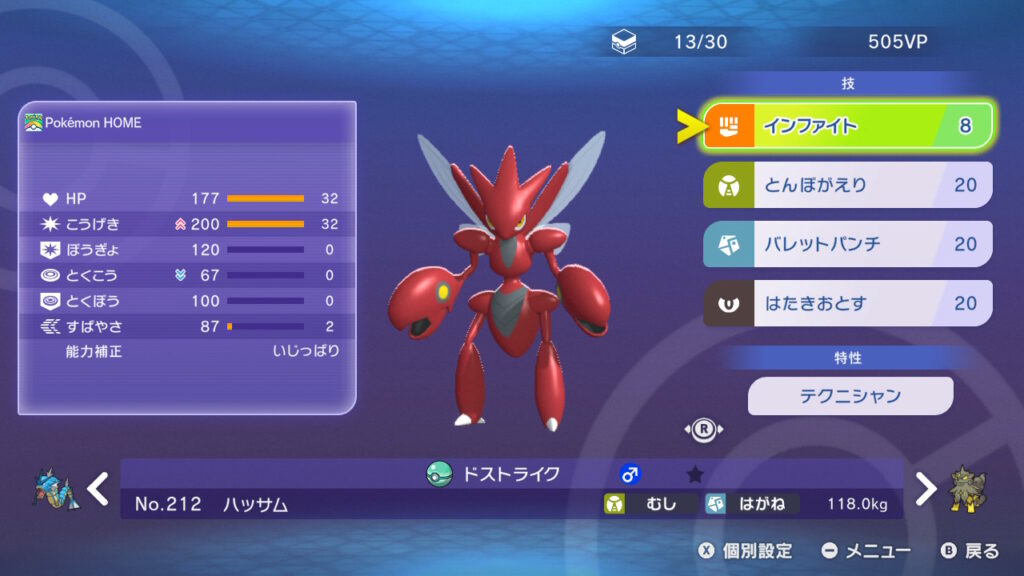Viewport: 1024px width, 576px height.
Task: Click the はがね type badge
Action: coord(751,504)
